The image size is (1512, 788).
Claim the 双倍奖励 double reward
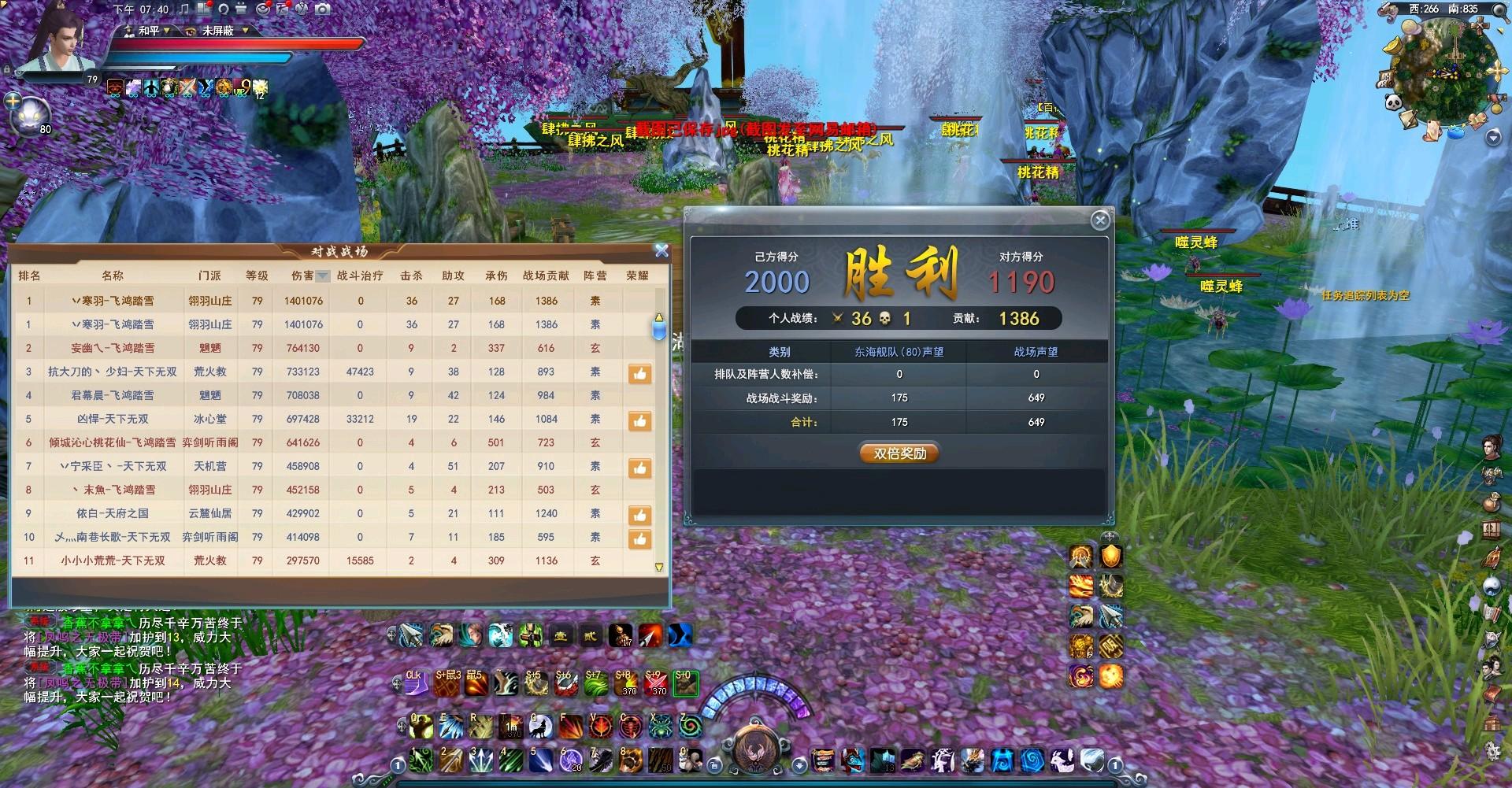[899, 453]
